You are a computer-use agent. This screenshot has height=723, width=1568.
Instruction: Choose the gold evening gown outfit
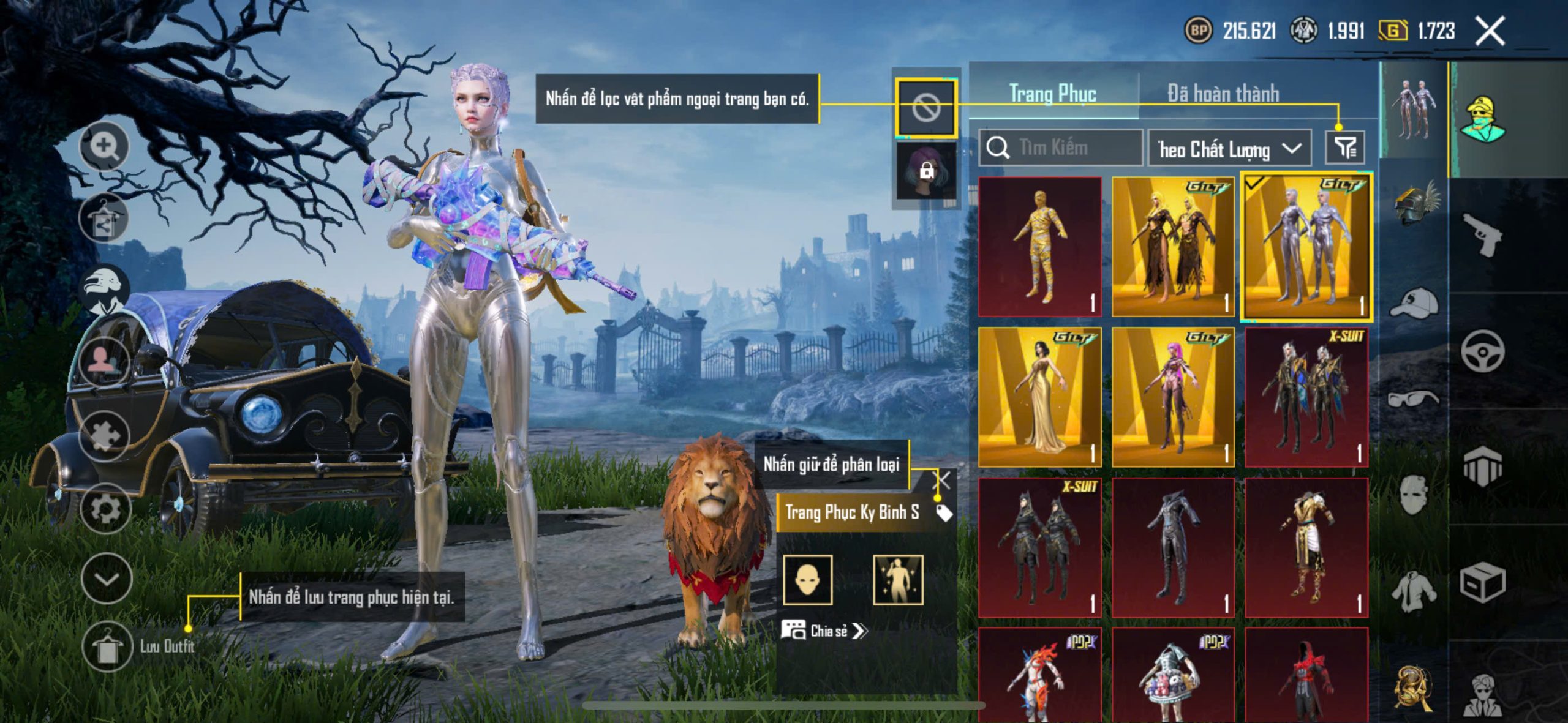click(x=1039, y=397)
